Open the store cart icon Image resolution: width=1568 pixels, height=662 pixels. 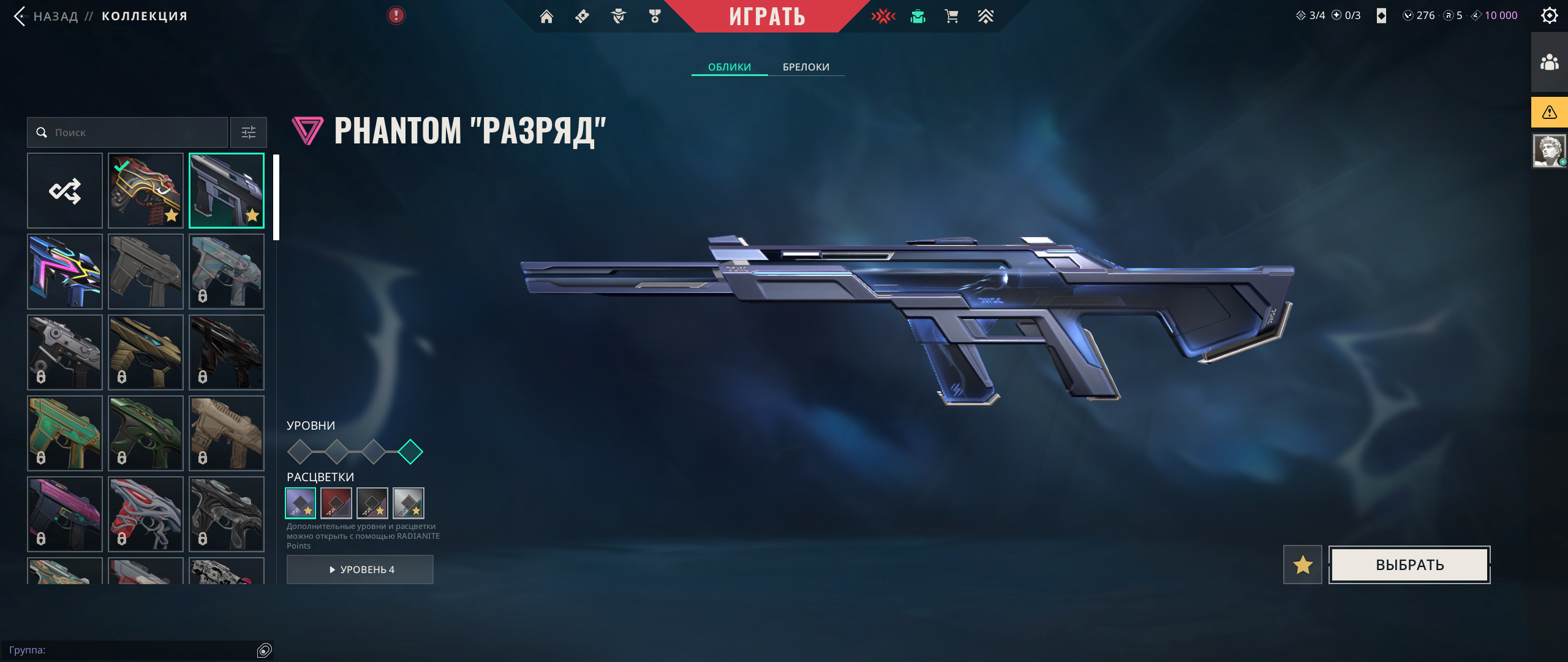(x=951, y=17)
